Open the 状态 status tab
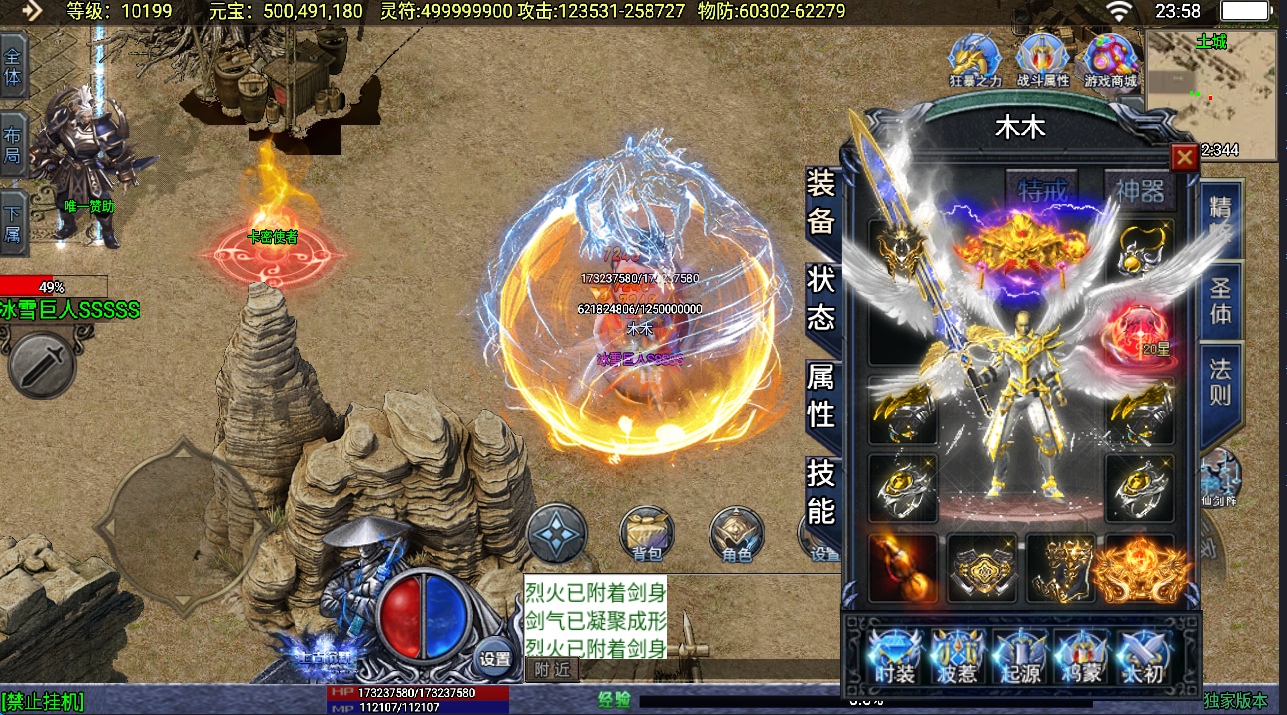 821,298
